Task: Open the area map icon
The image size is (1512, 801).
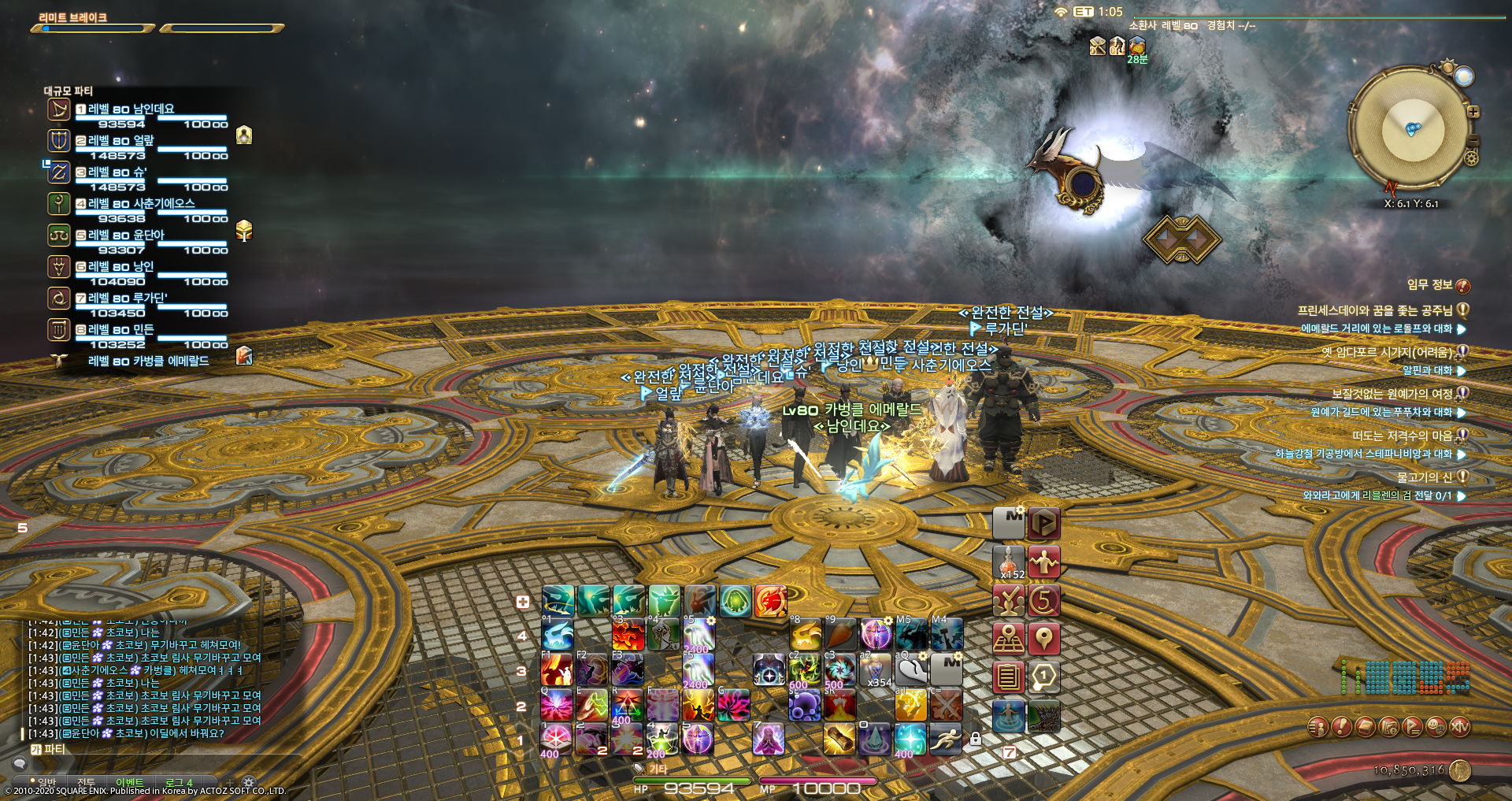Action: [1010, 638]
